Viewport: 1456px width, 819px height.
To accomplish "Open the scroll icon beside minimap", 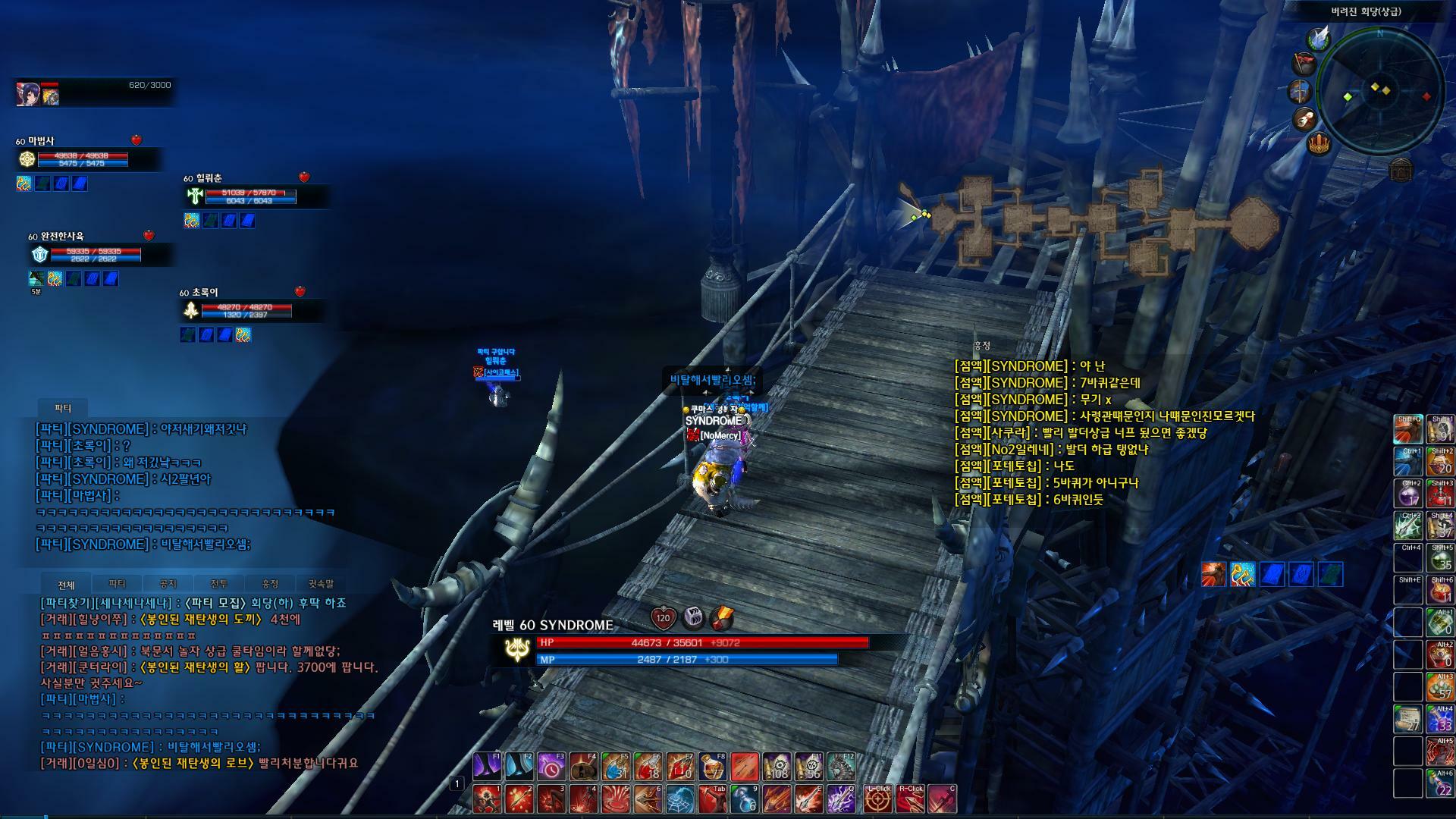I will click(1304, 119).
